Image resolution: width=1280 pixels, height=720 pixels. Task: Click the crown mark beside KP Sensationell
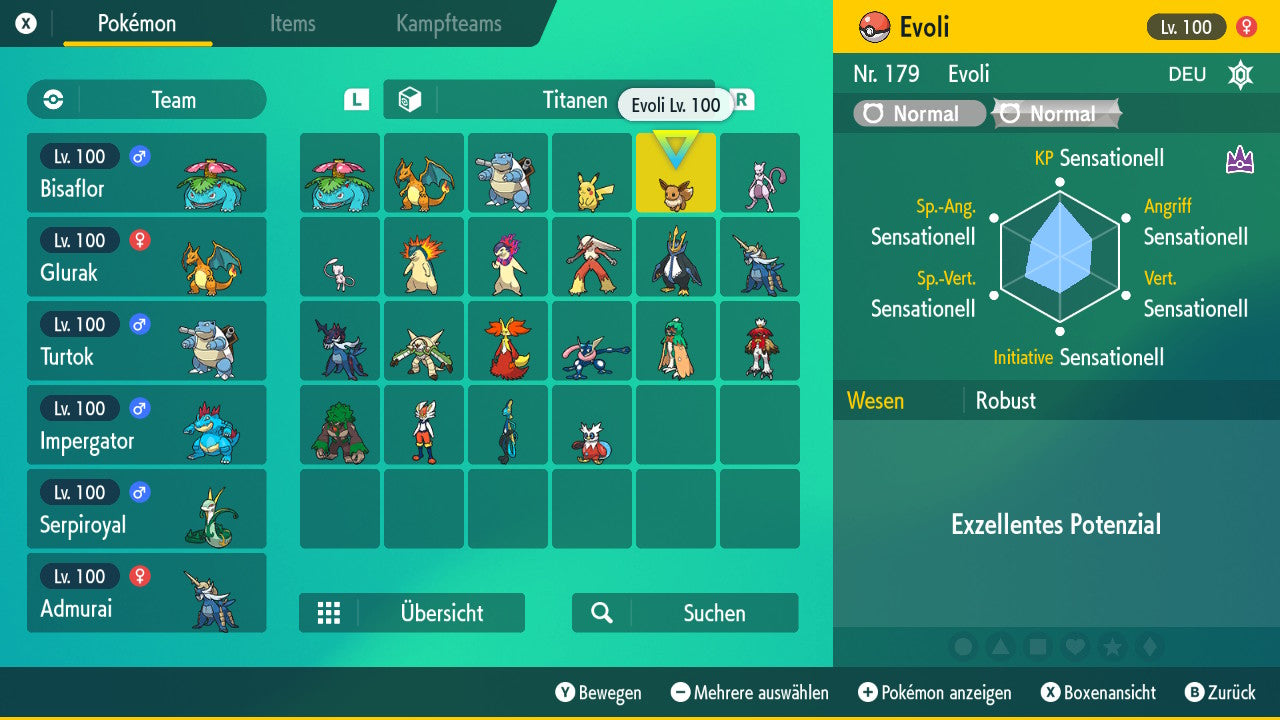point(1238,158)
